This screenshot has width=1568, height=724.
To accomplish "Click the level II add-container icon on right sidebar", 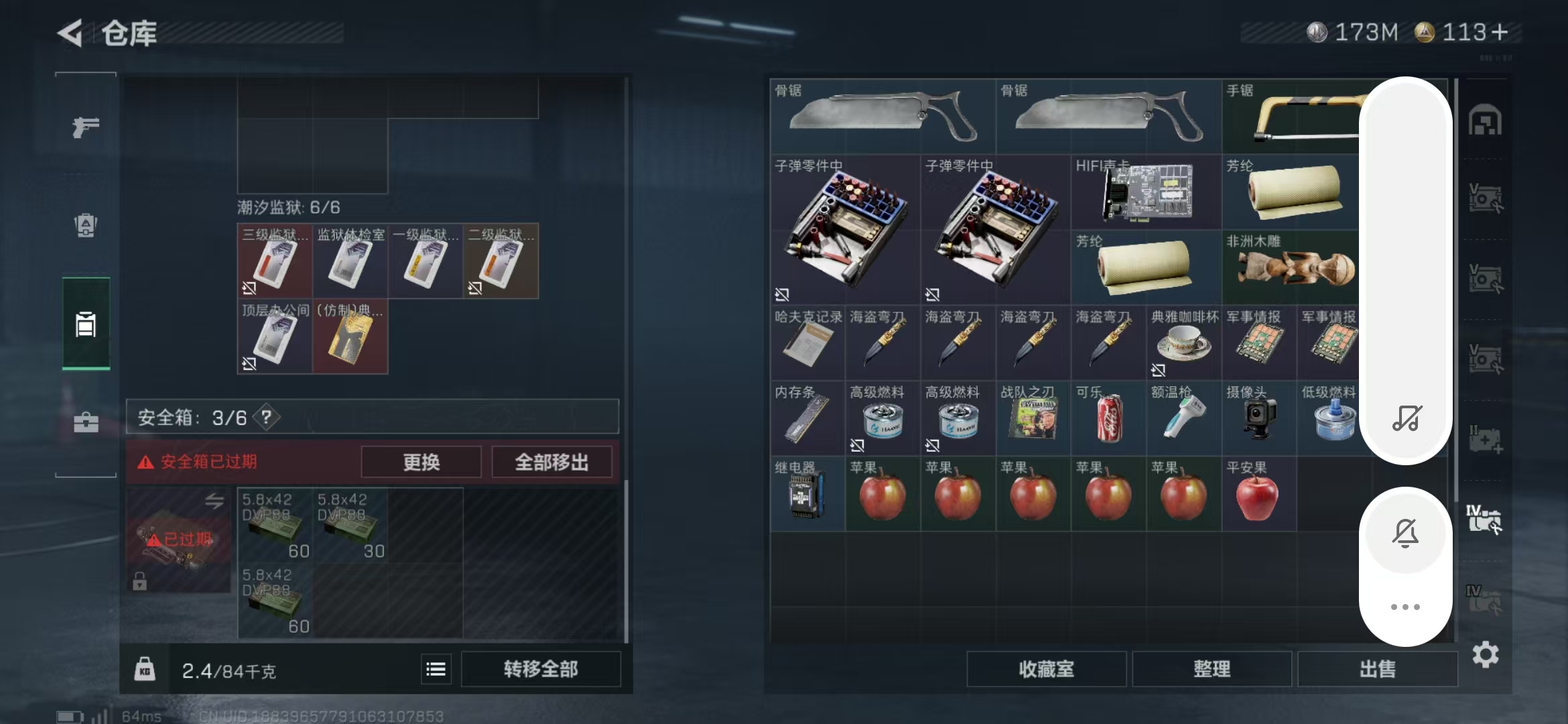I will point(1485,439).
